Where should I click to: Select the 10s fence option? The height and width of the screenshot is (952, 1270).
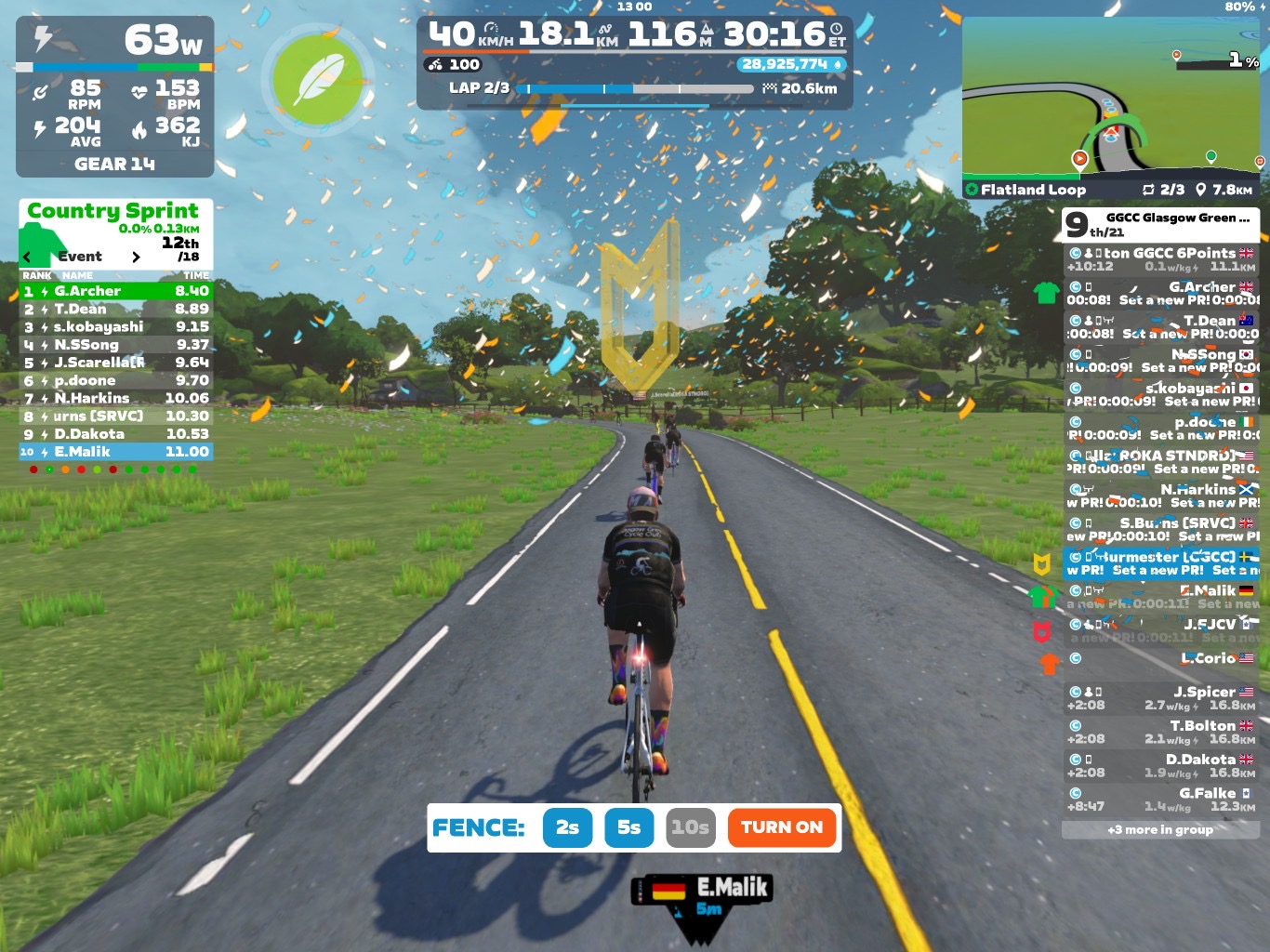(690, 827)
